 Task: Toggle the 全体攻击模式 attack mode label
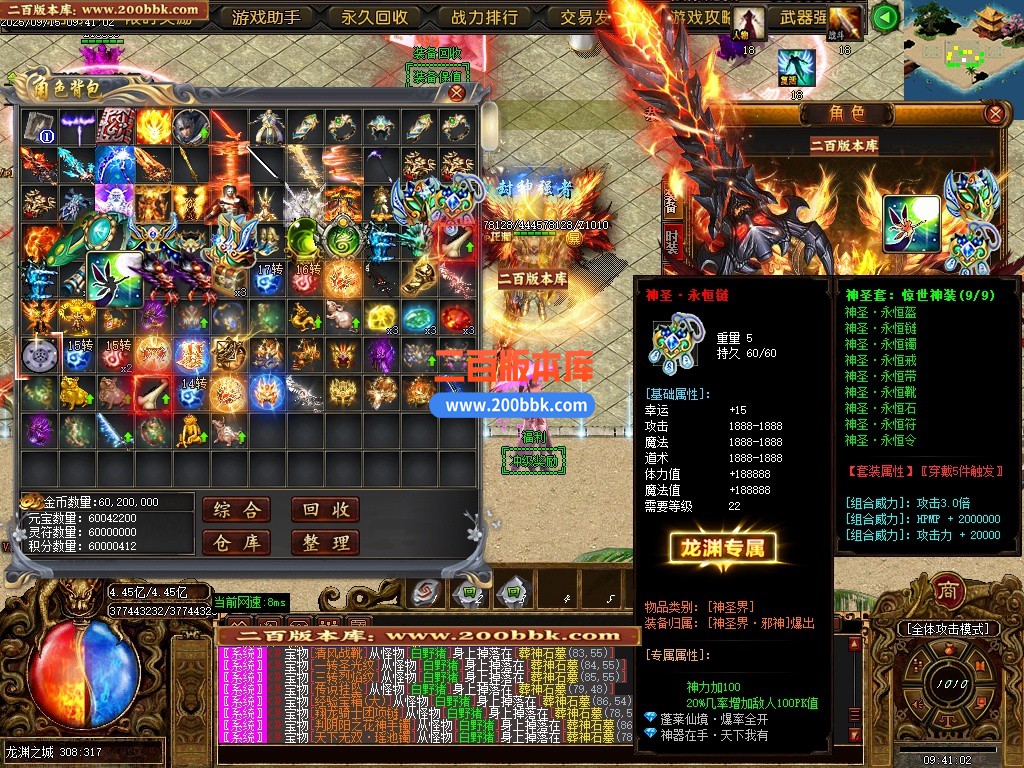(947, 628)
